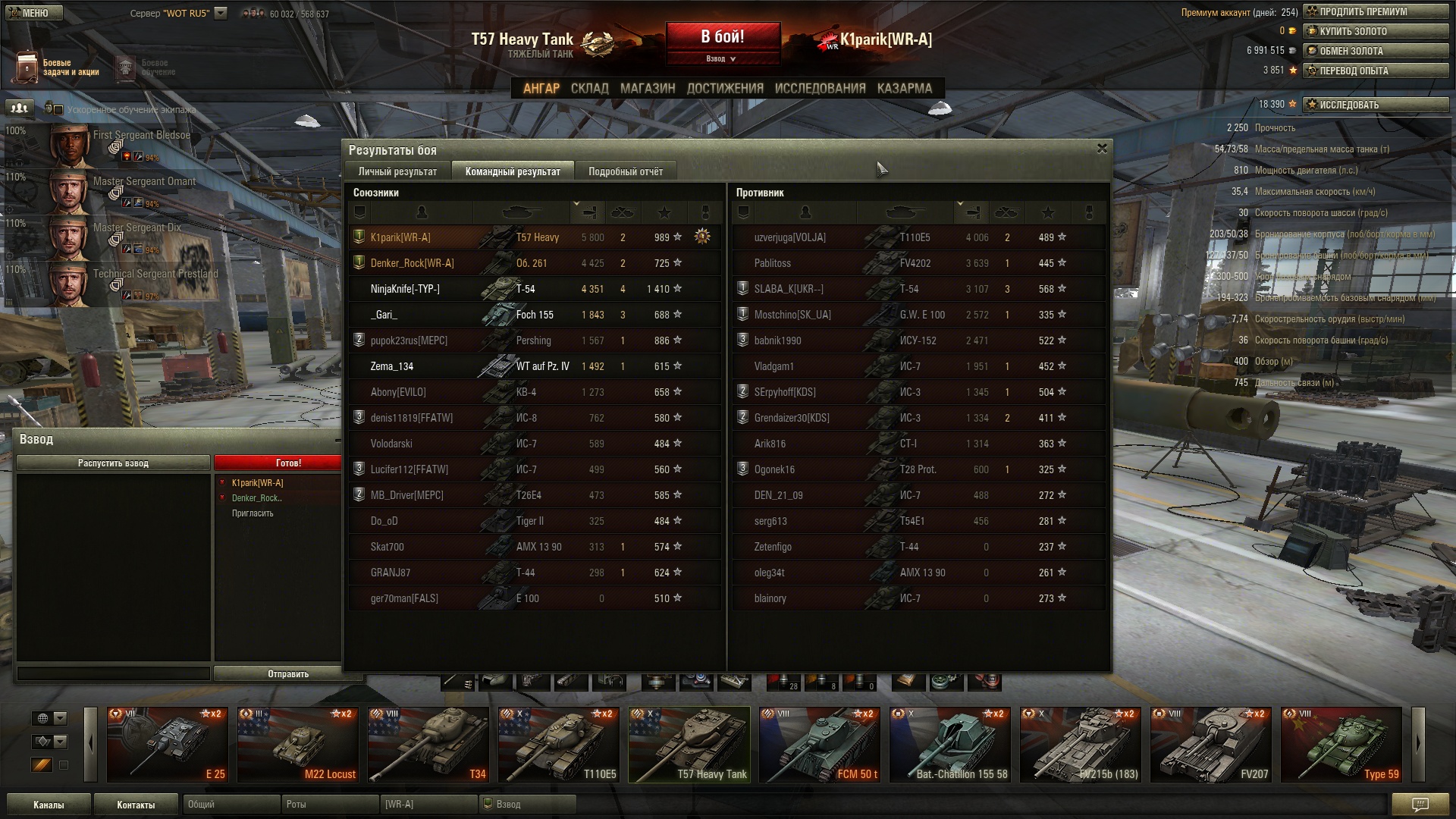Click the Продлить премиум button
The image size is (1456, 819).
tap(1375, 11)
